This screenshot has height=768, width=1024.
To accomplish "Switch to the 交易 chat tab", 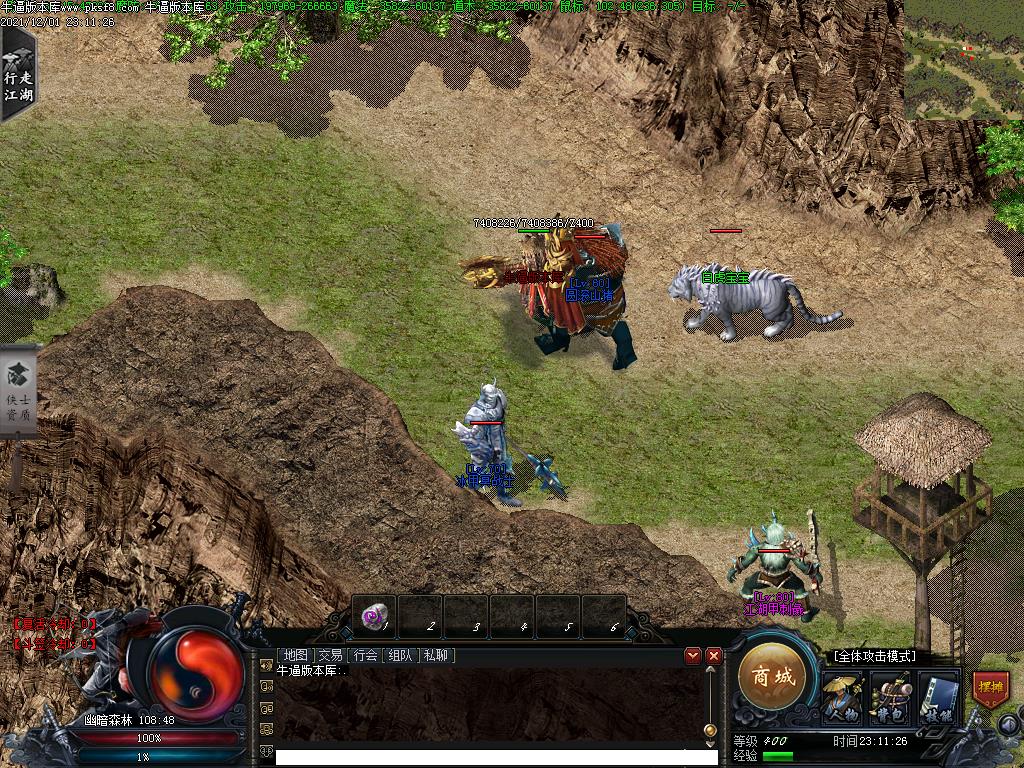I will pos(330,655).
